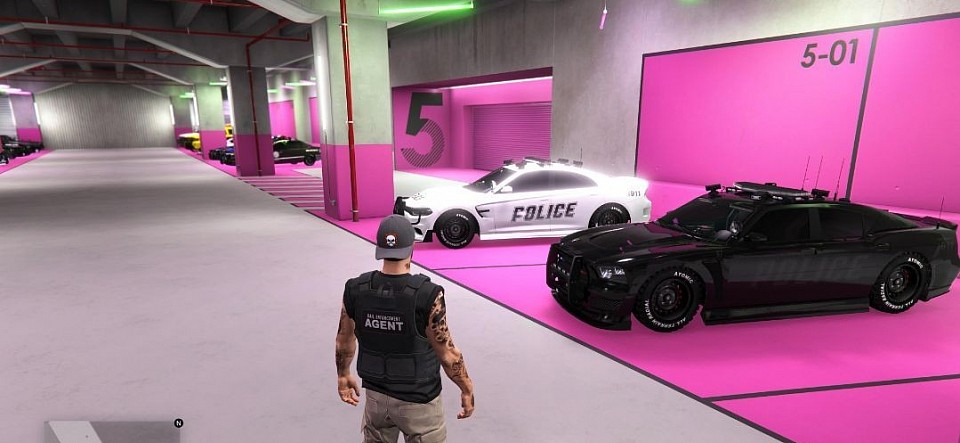Select the north marker on the minimap
Viewport: 960px width, 443px height.
coord(178,423)
